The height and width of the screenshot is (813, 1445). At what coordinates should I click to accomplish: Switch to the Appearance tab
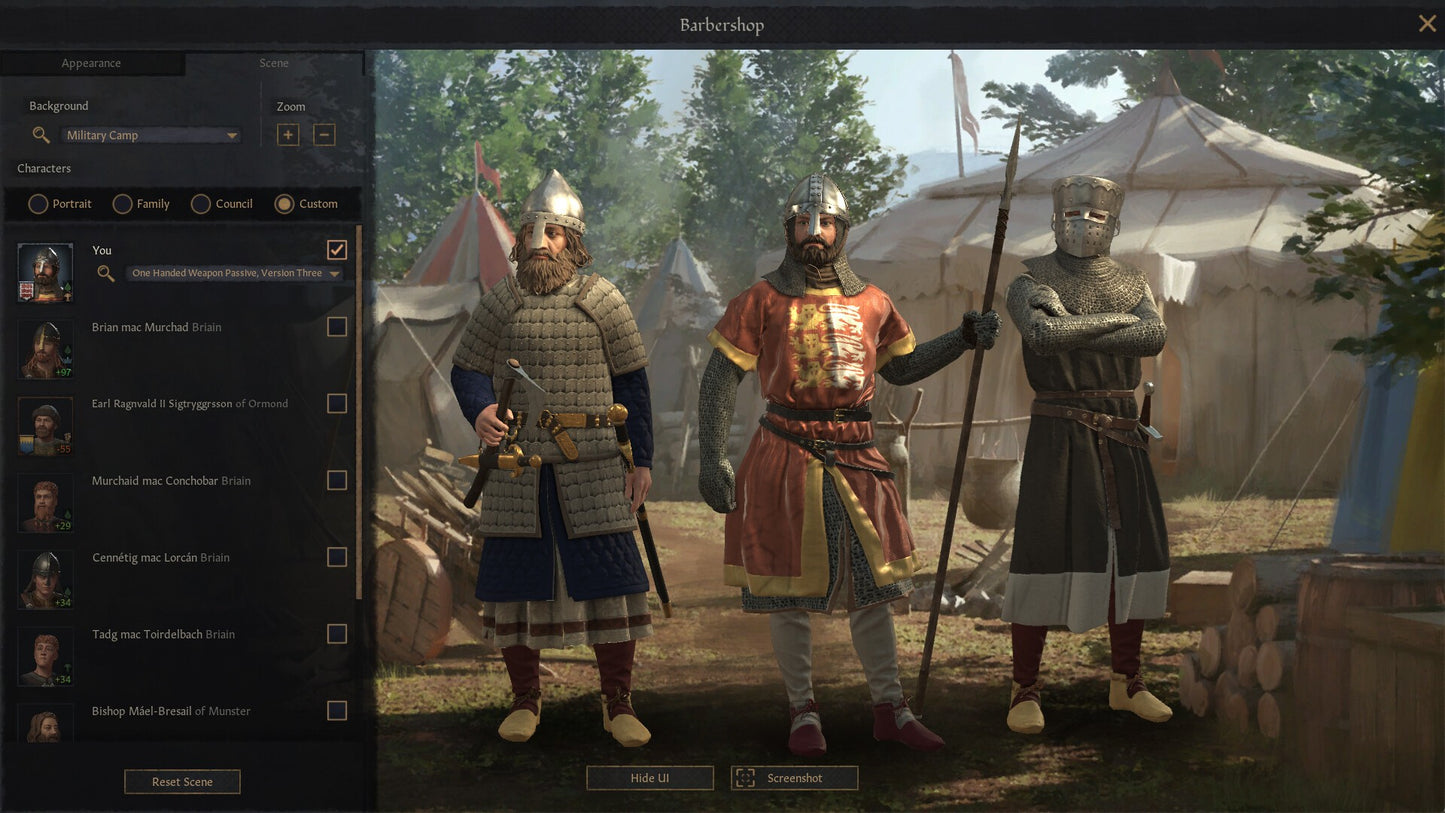click(x=93, y=62)
